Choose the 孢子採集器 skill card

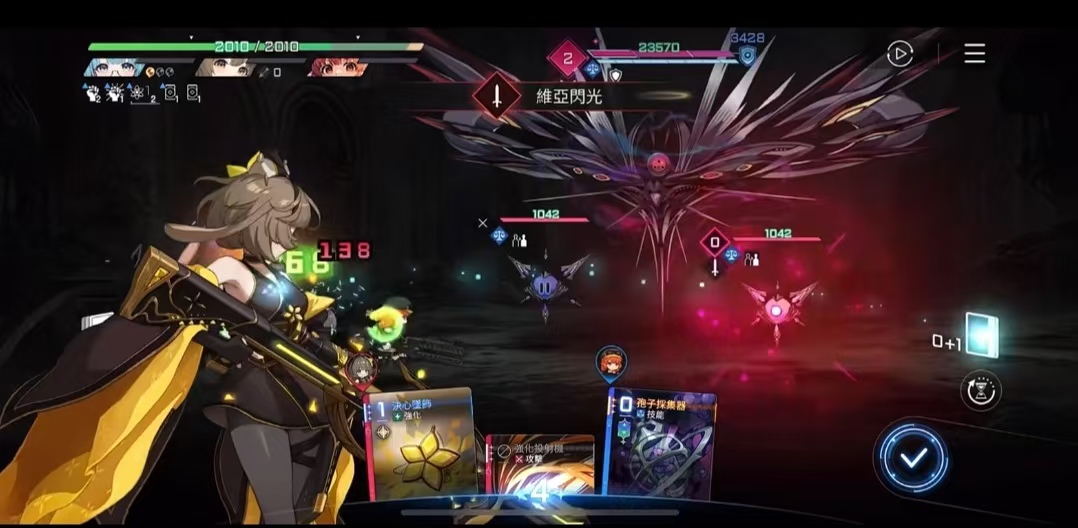(x=661, y=443)
